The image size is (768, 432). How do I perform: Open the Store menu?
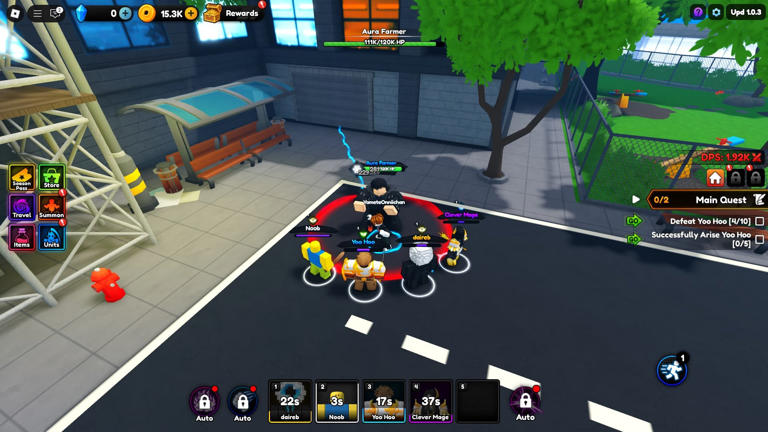point(52,177)
